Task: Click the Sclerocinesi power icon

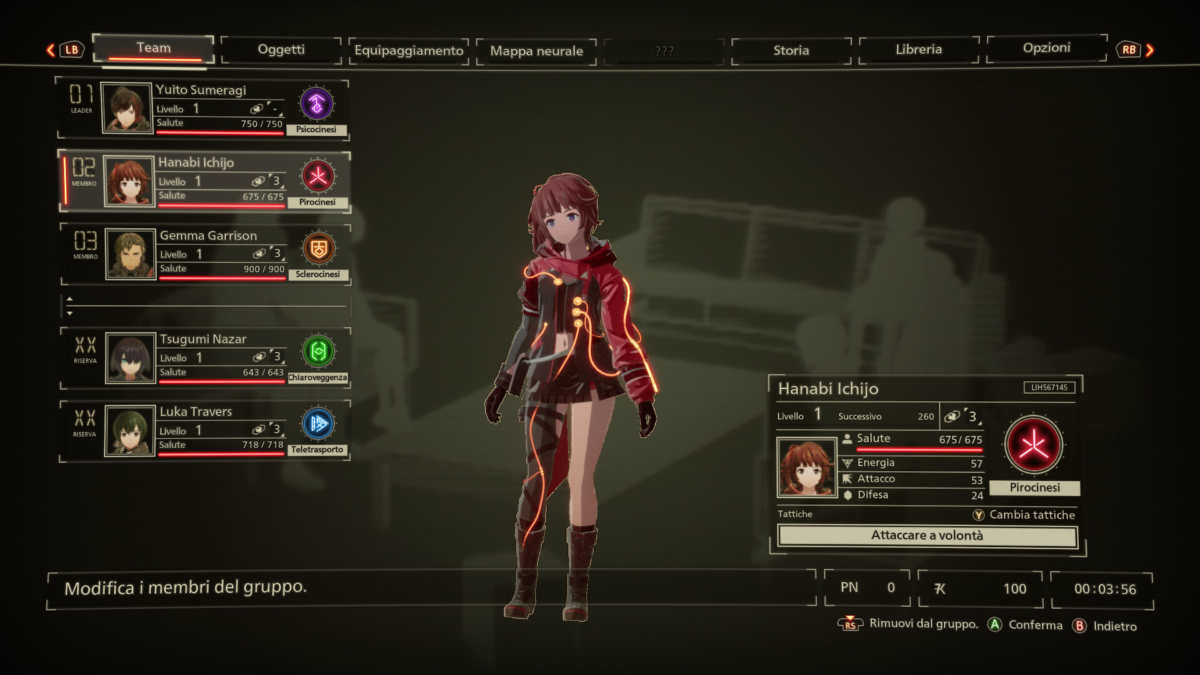Action: click(x=318, y=248)
